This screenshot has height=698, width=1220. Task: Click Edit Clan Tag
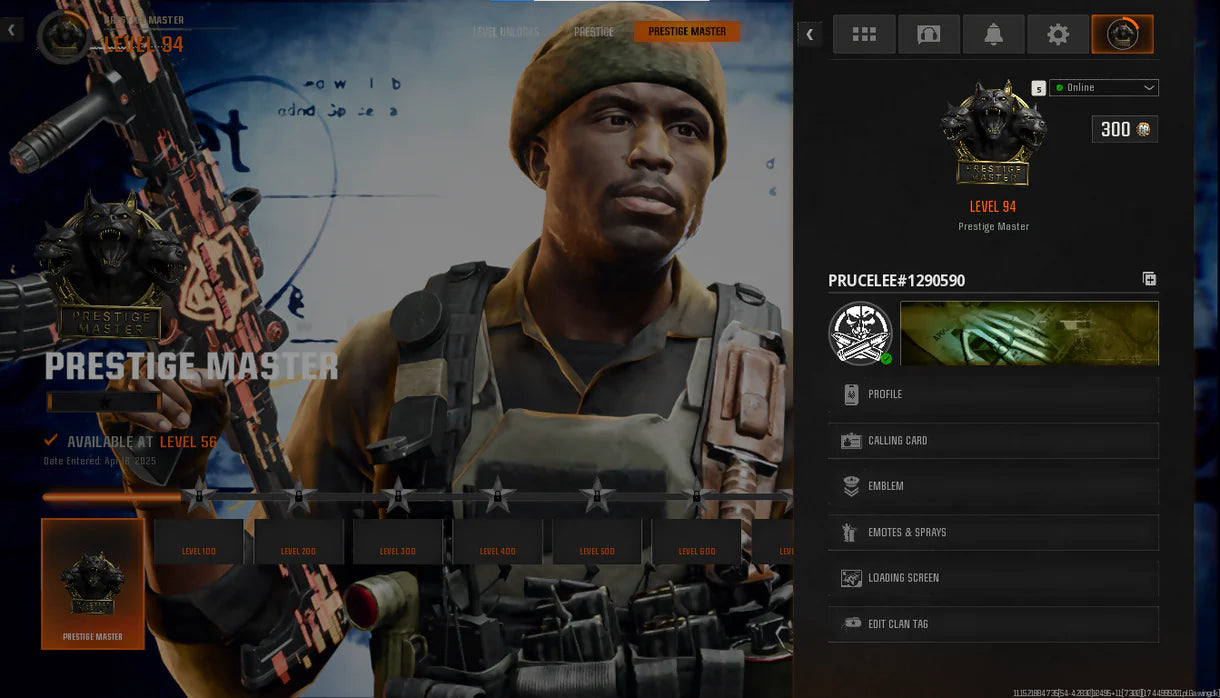(x=993, y=624)
